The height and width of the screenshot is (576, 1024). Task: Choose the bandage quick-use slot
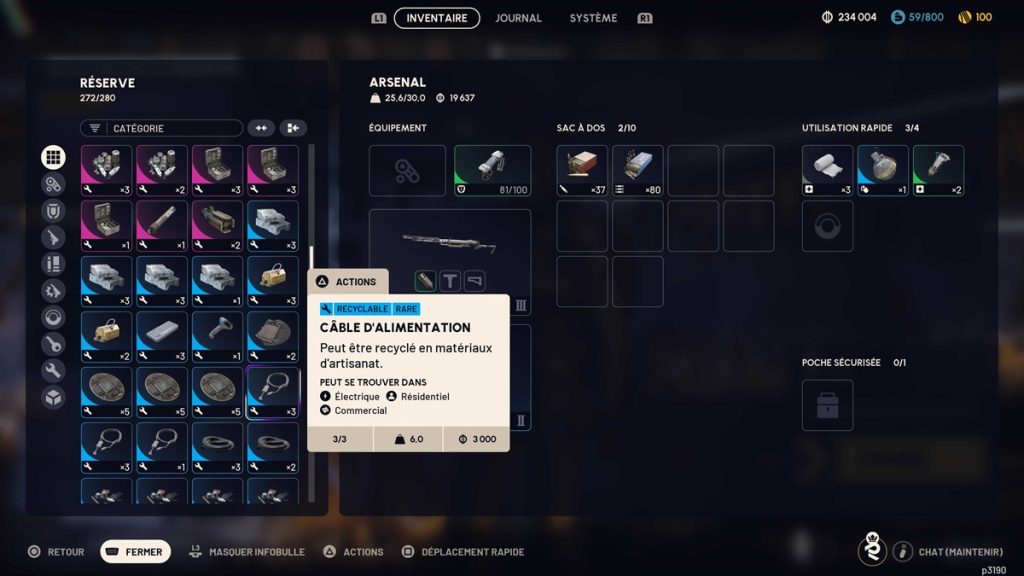click(827, 171)
